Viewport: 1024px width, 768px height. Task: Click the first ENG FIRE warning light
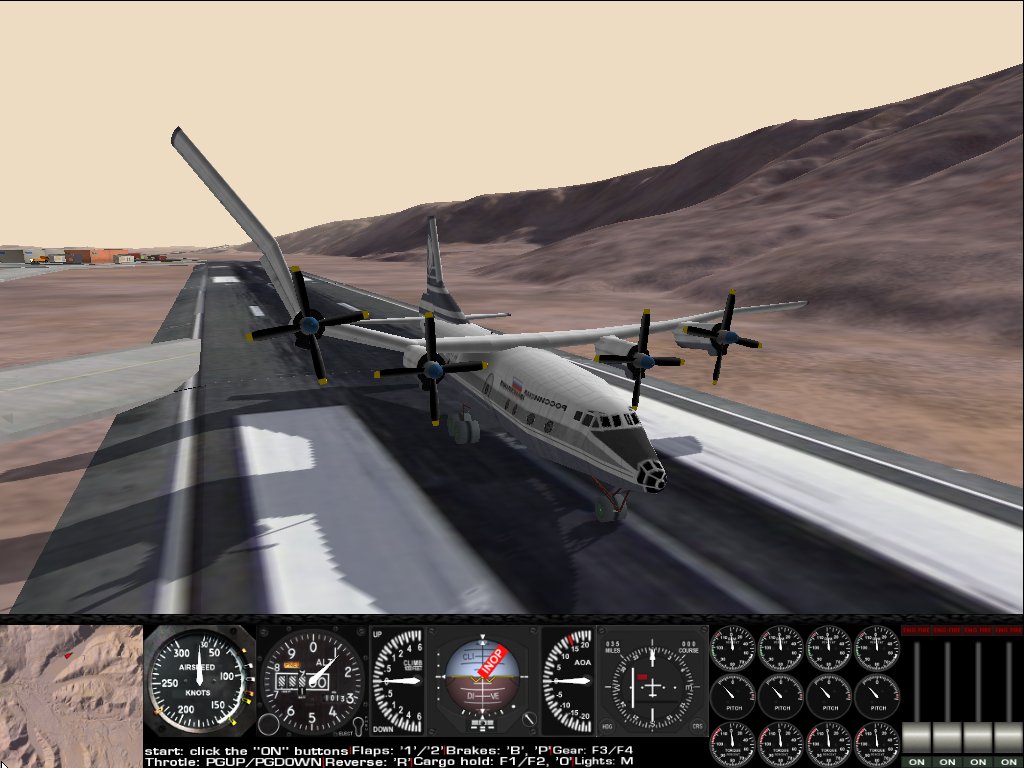(x=916, y=631)
